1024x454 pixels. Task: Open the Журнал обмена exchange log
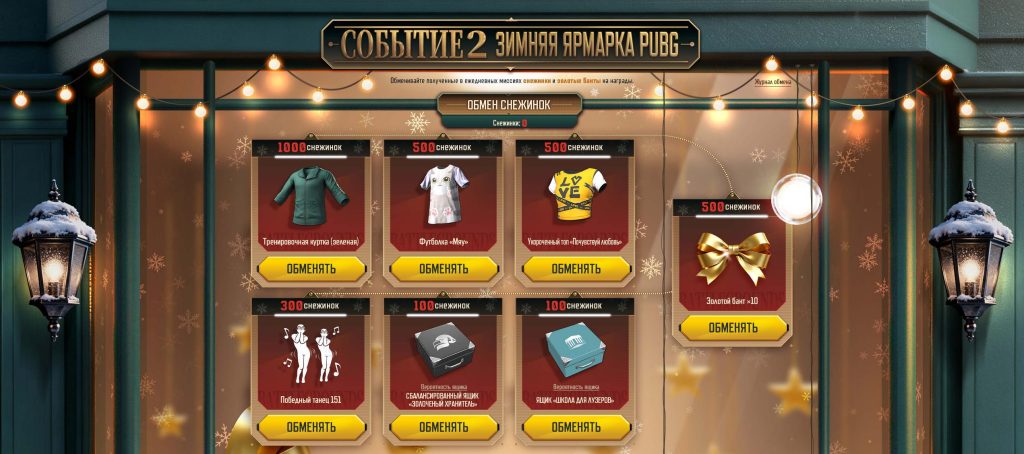point(772,82)
